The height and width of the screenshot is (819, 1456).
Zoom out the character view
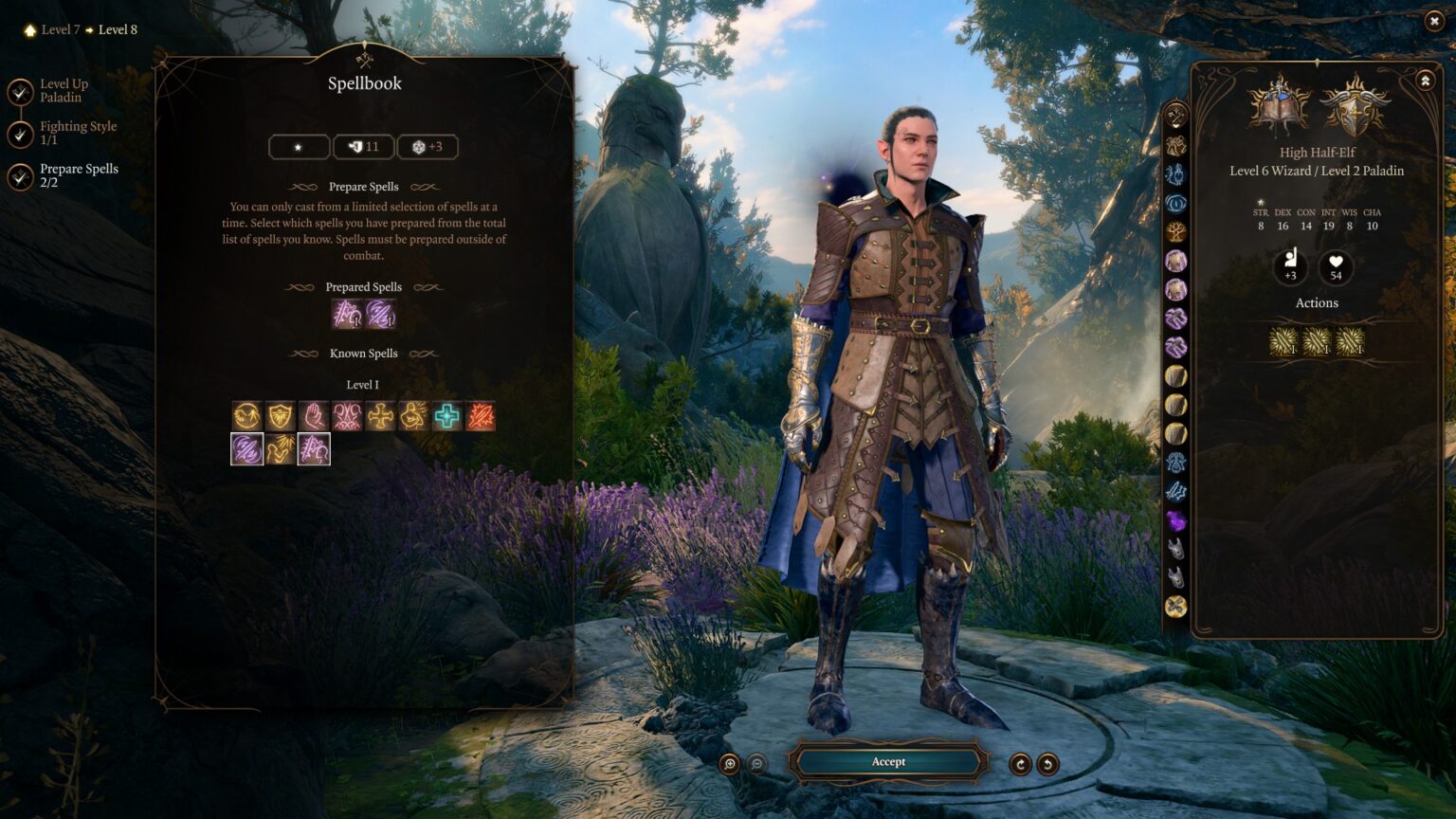pos(756,764)
